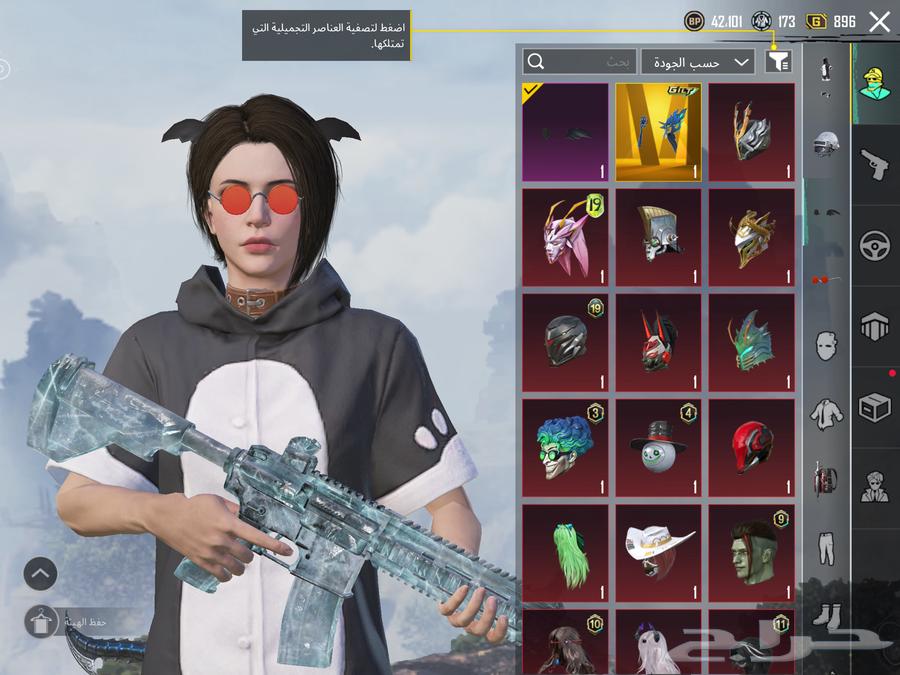Choose the white cowboy hat item

pyautogui.click(x=658, y=553)
